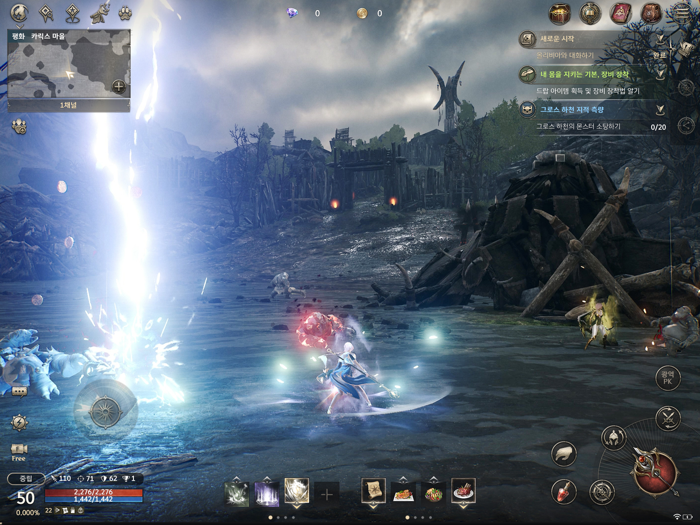Use the meat dish in the hotbar
Image resolution: width=700 pixels, height=525 pixels.
click(463, 490)
